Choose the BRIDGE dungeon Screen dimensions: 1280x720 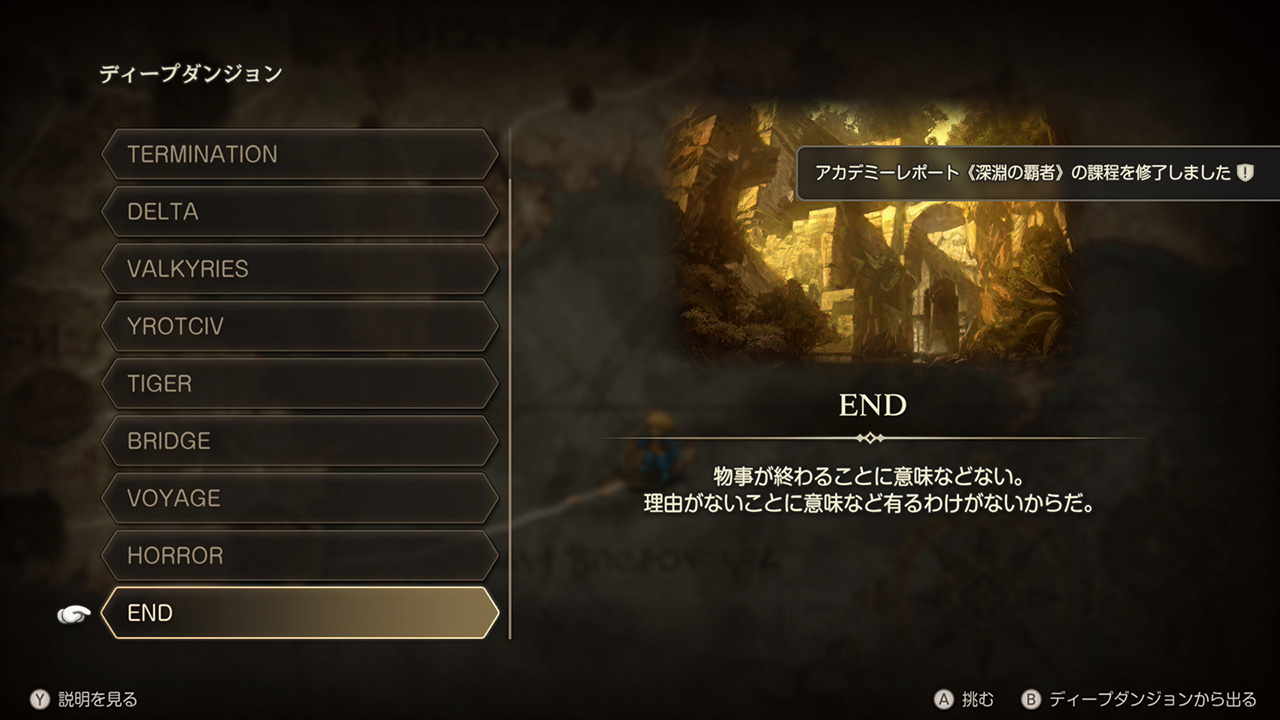coord(300,441)
